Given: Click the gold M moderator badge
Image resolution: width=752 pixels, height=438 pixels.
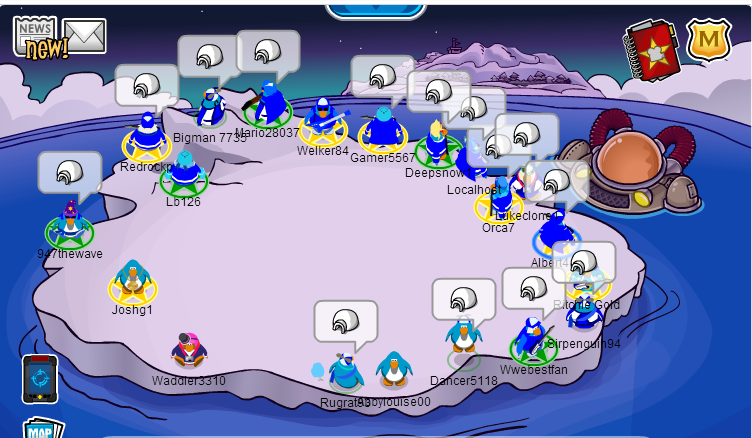Looking at the screenshot, I should (x=708, y=40).
